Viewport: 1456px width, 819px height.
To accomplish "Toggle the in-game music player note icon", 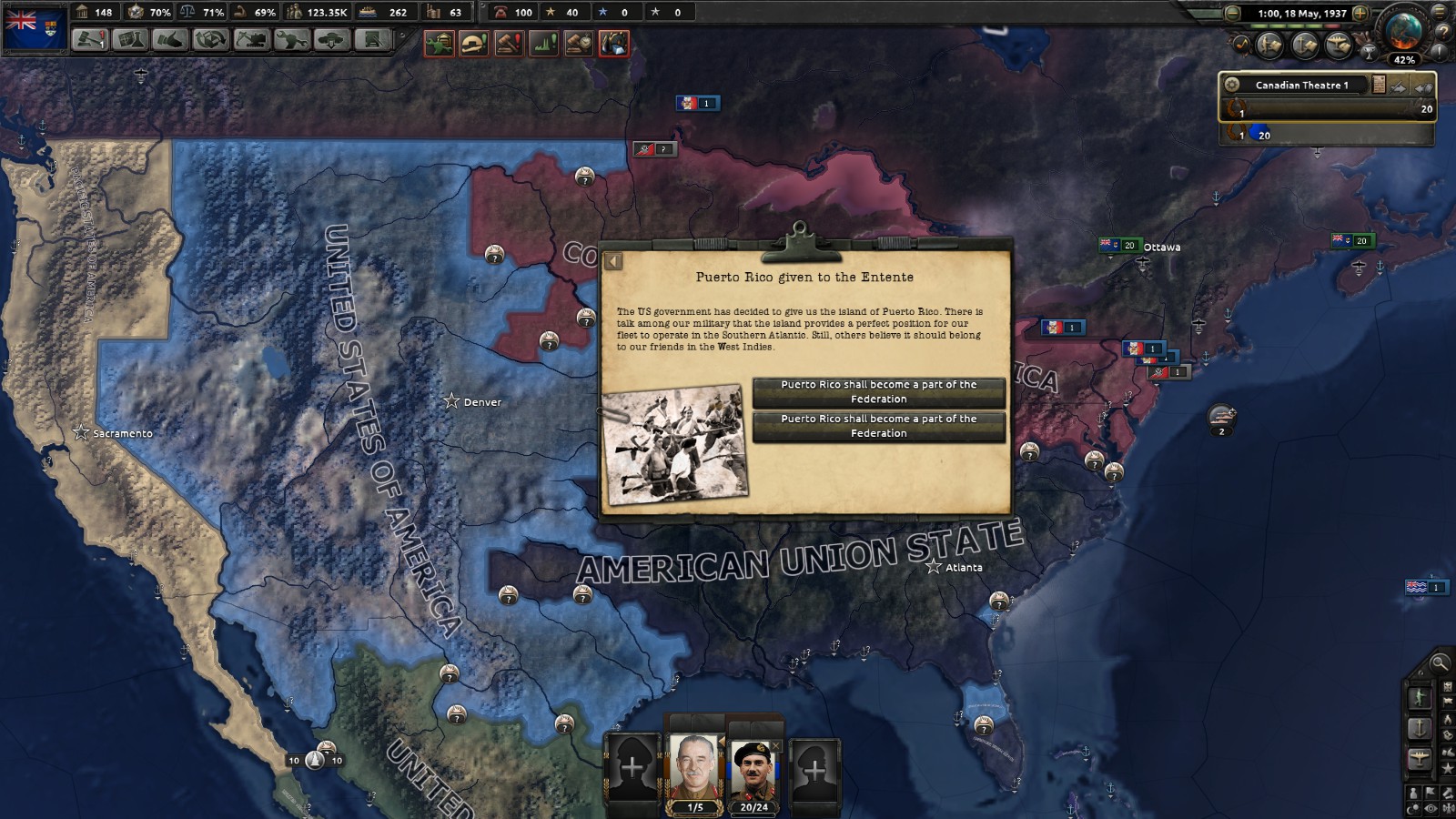I will click(1242, 44).
